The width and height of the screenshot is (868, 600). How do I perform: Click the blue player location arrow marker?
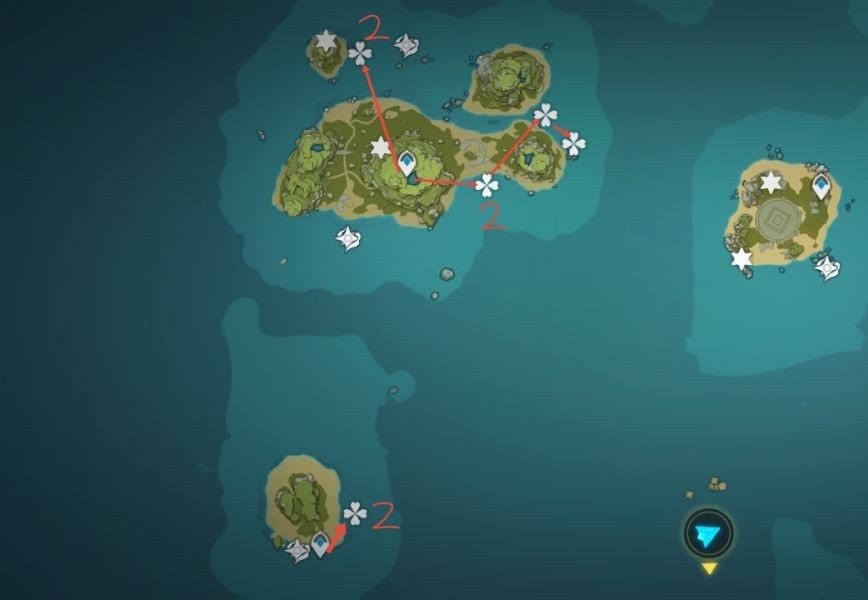tap(708, 534)
